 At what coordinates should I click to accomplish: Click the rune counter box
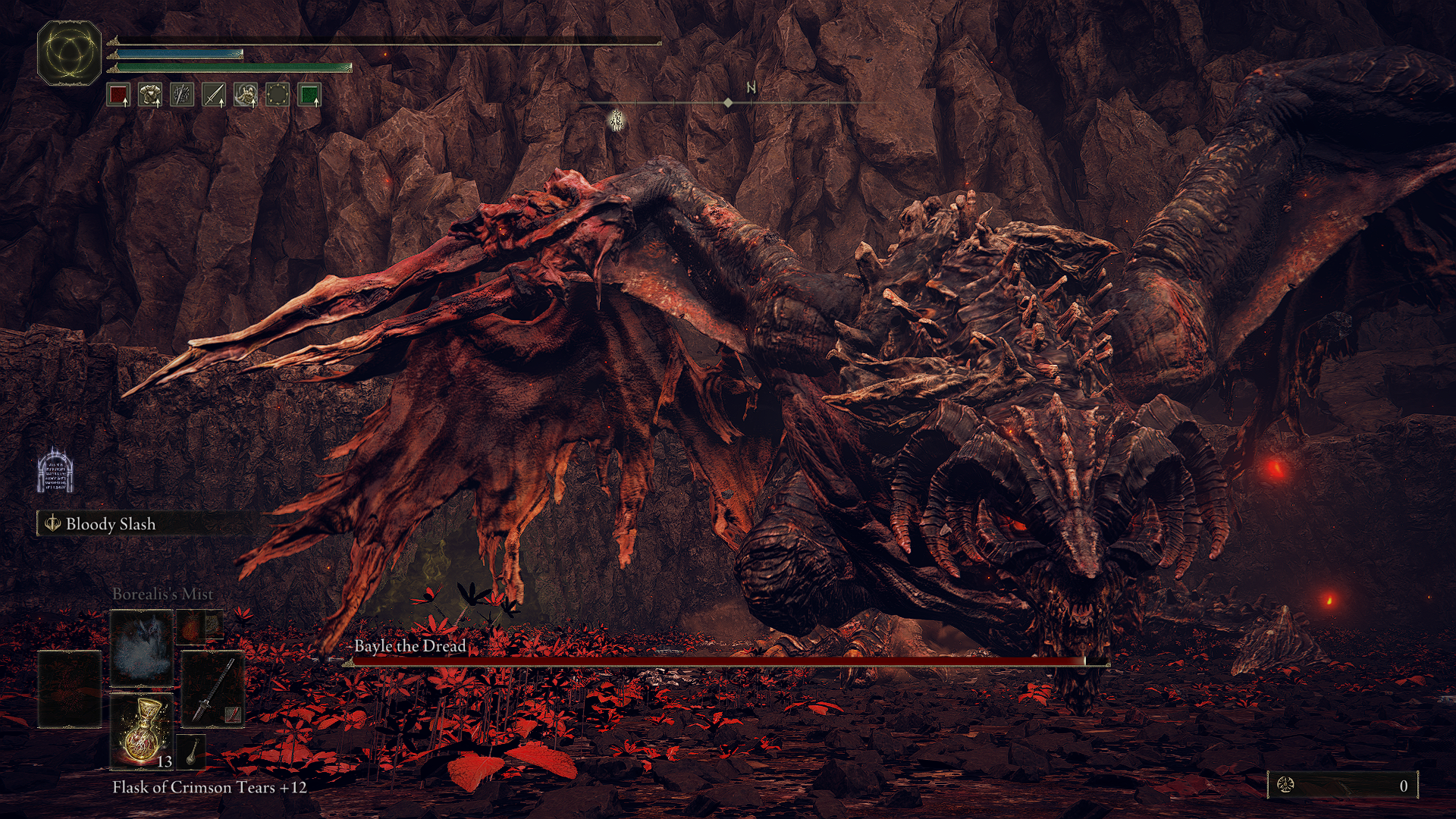point(1342,786)
